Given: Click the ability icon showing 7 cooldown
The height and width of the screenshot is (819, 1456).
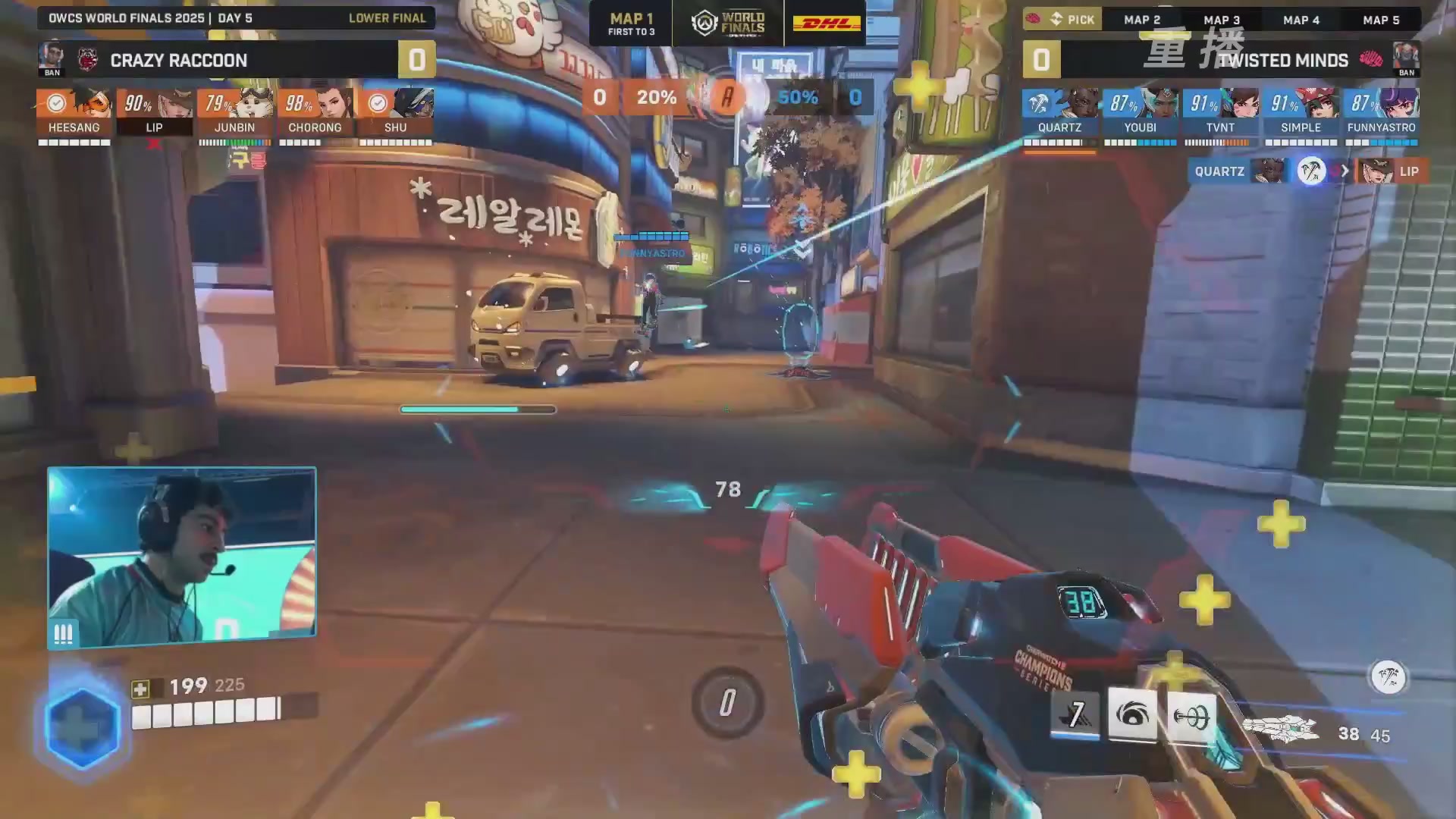Looking at the screenshot, I should [1075, 714].
